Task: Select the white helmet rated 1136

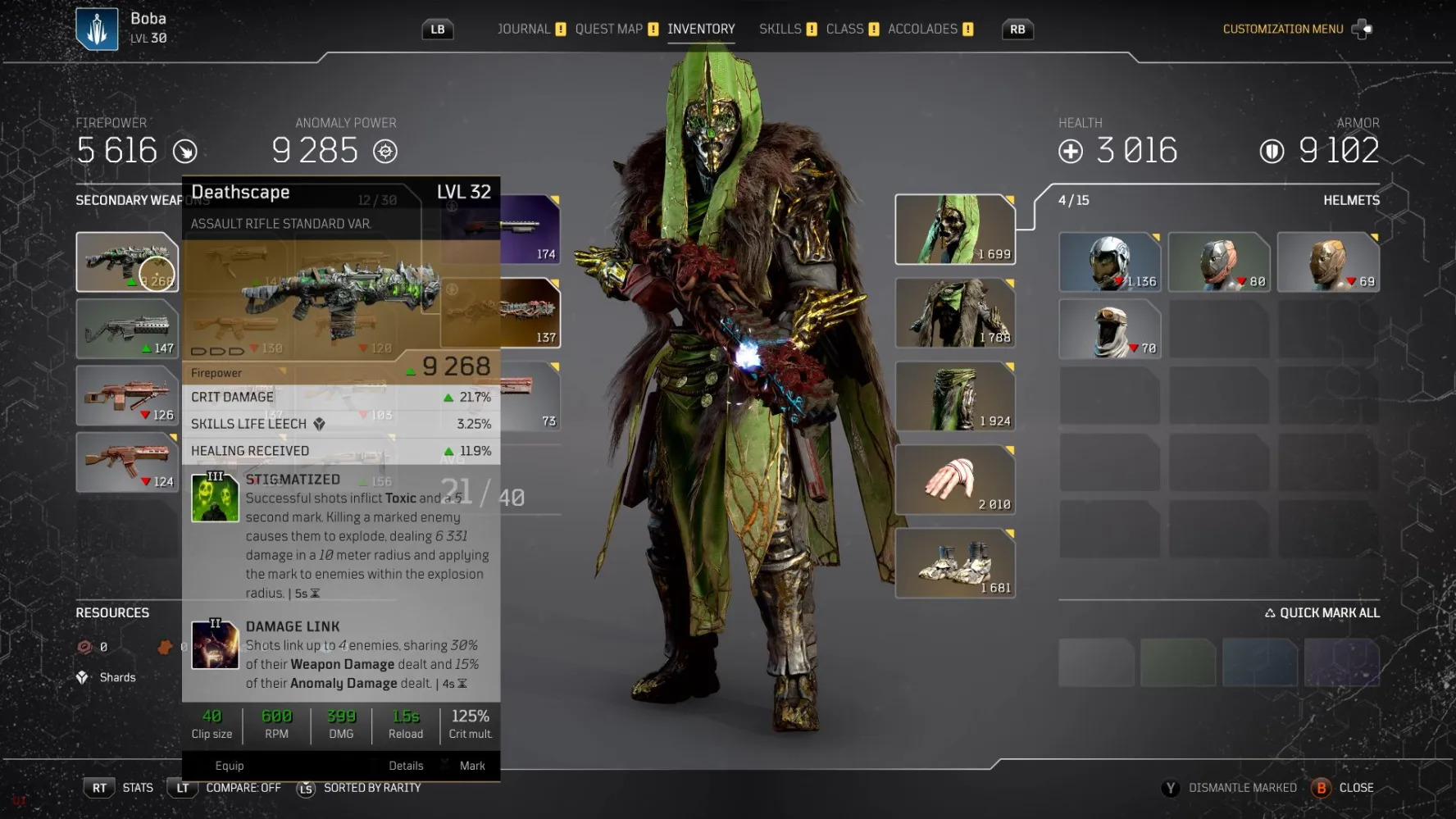Action: [x=1109, y=262]
